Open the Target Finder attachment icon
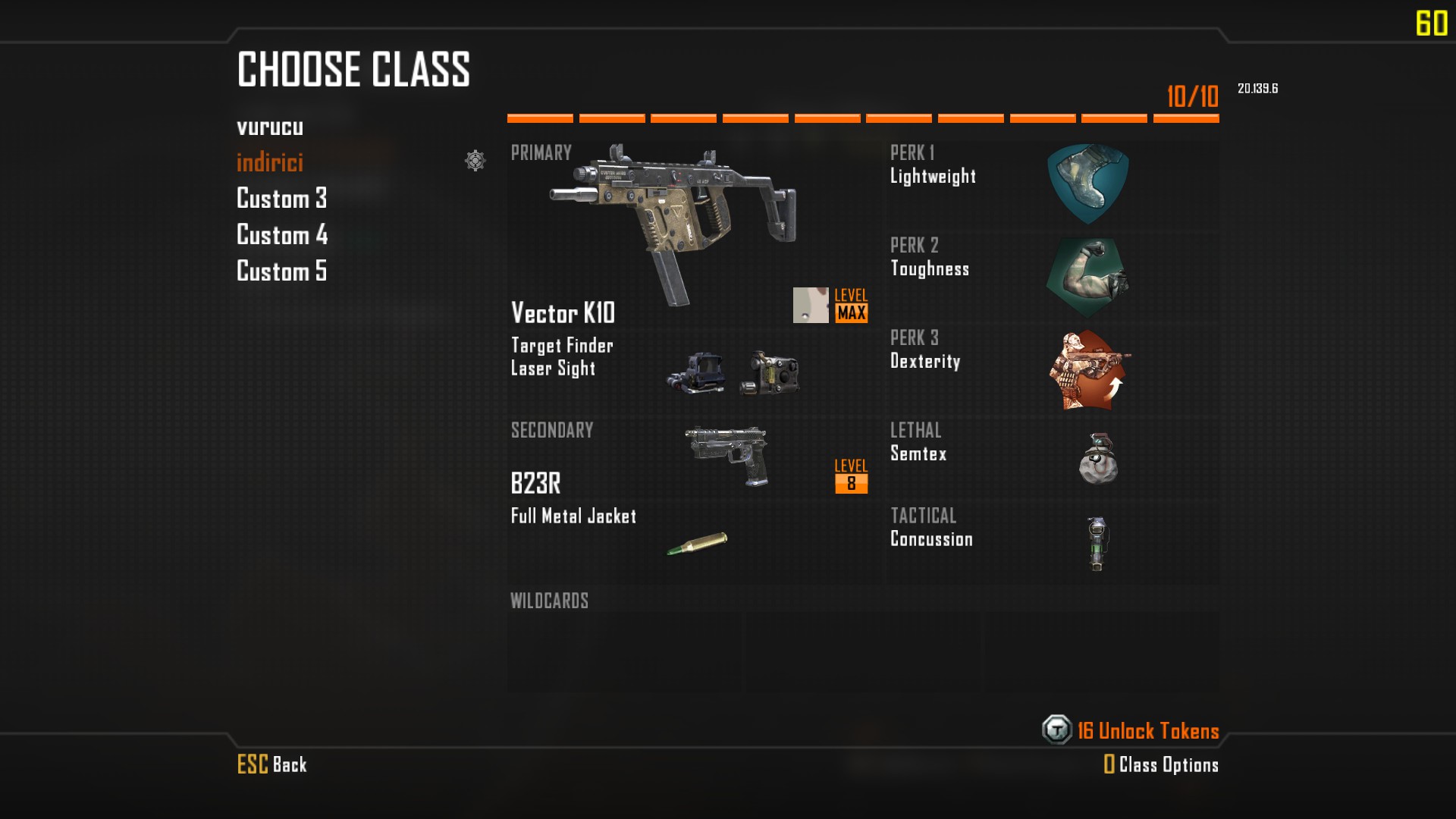Image resolution: width=1456 pixels, height=819 pixels. [695, 372]
